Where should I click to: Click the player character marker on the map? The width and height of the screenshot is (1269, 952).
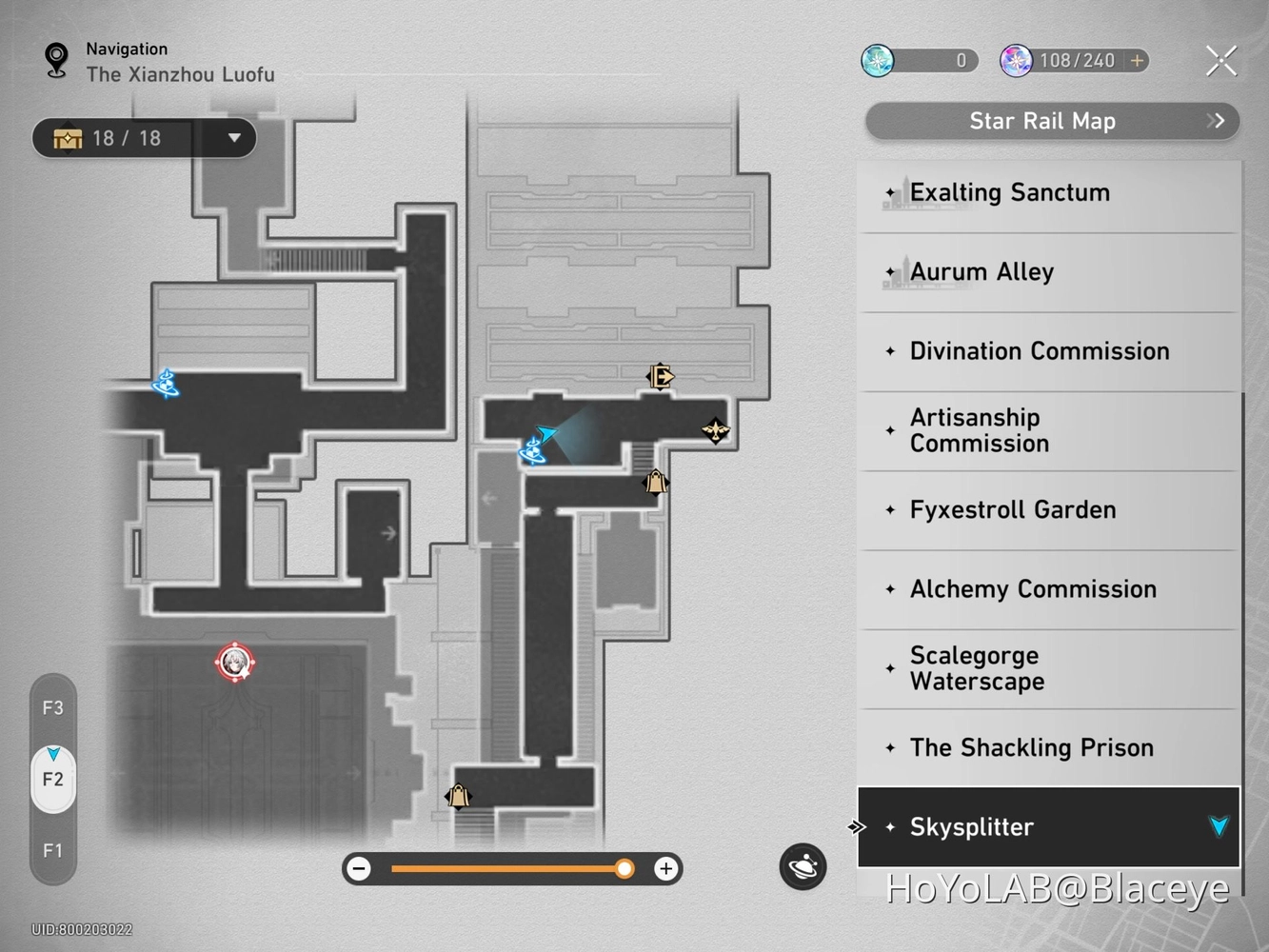[235, 664]
